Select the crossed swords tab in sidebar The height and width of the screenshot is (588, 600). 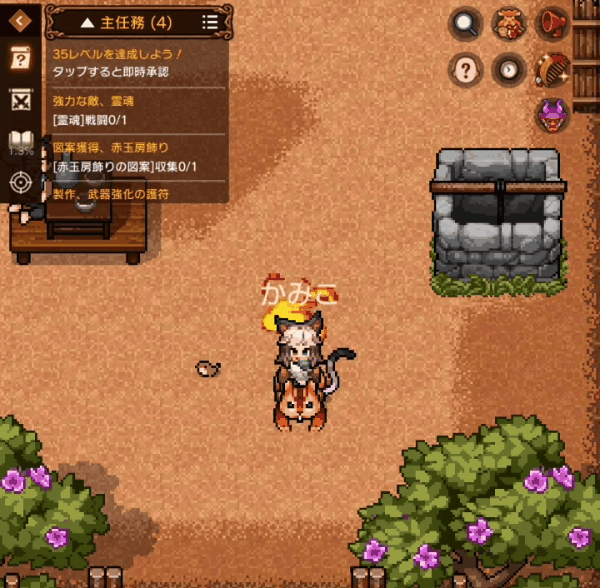coord(19,100)
